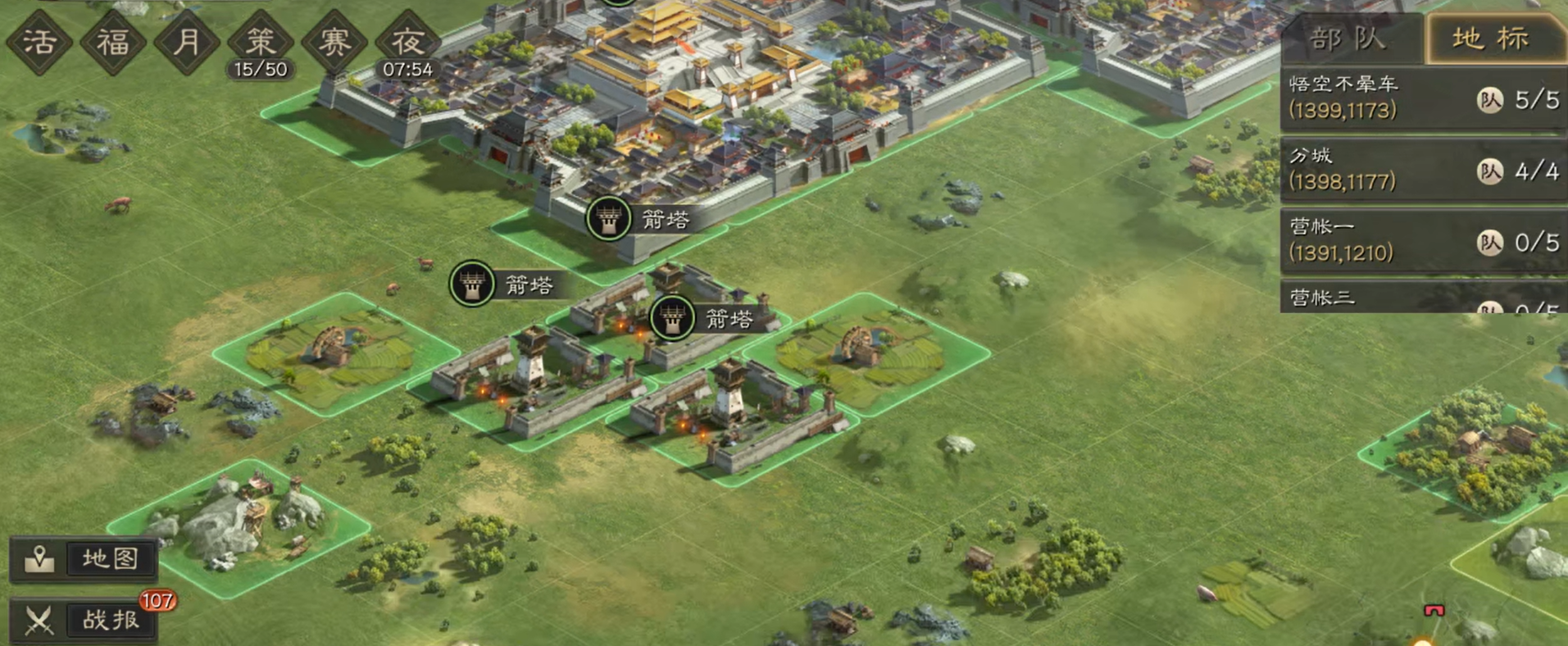
Task: Tap the 夜 night diamond icon
Action: coord(407,41)
